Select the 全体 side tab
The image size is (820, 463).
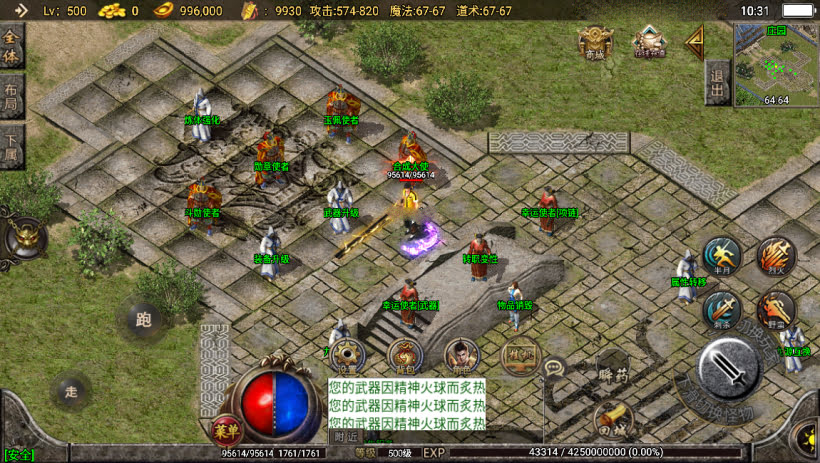coord(12,45)
